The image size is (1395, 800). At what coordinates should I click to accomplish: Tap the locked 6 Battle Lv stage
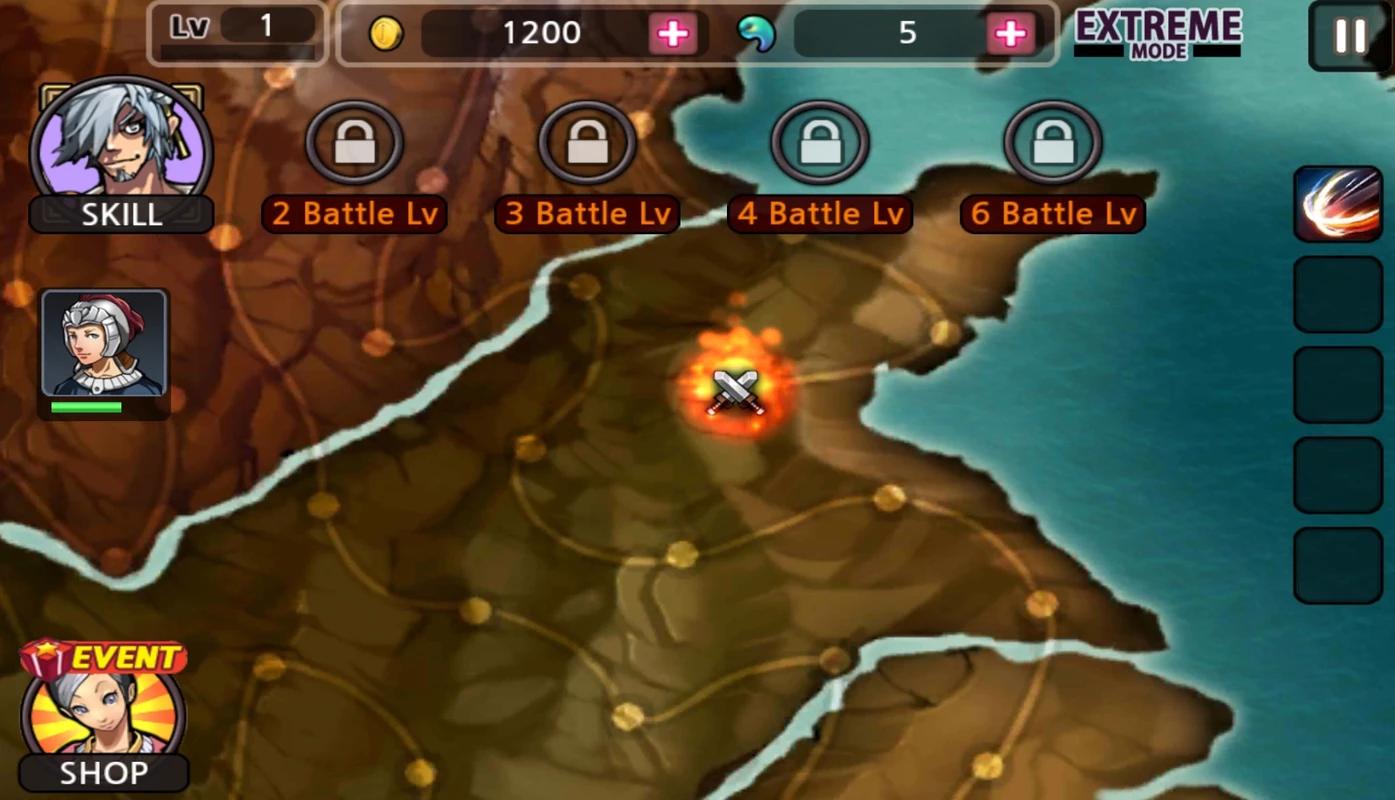point(1051,142)
